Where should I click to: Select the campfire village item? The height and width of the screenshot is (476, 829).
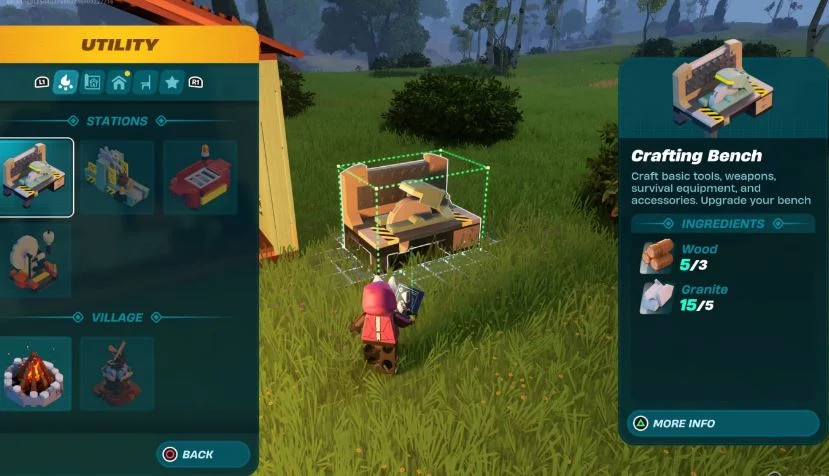tap(36, 373)
